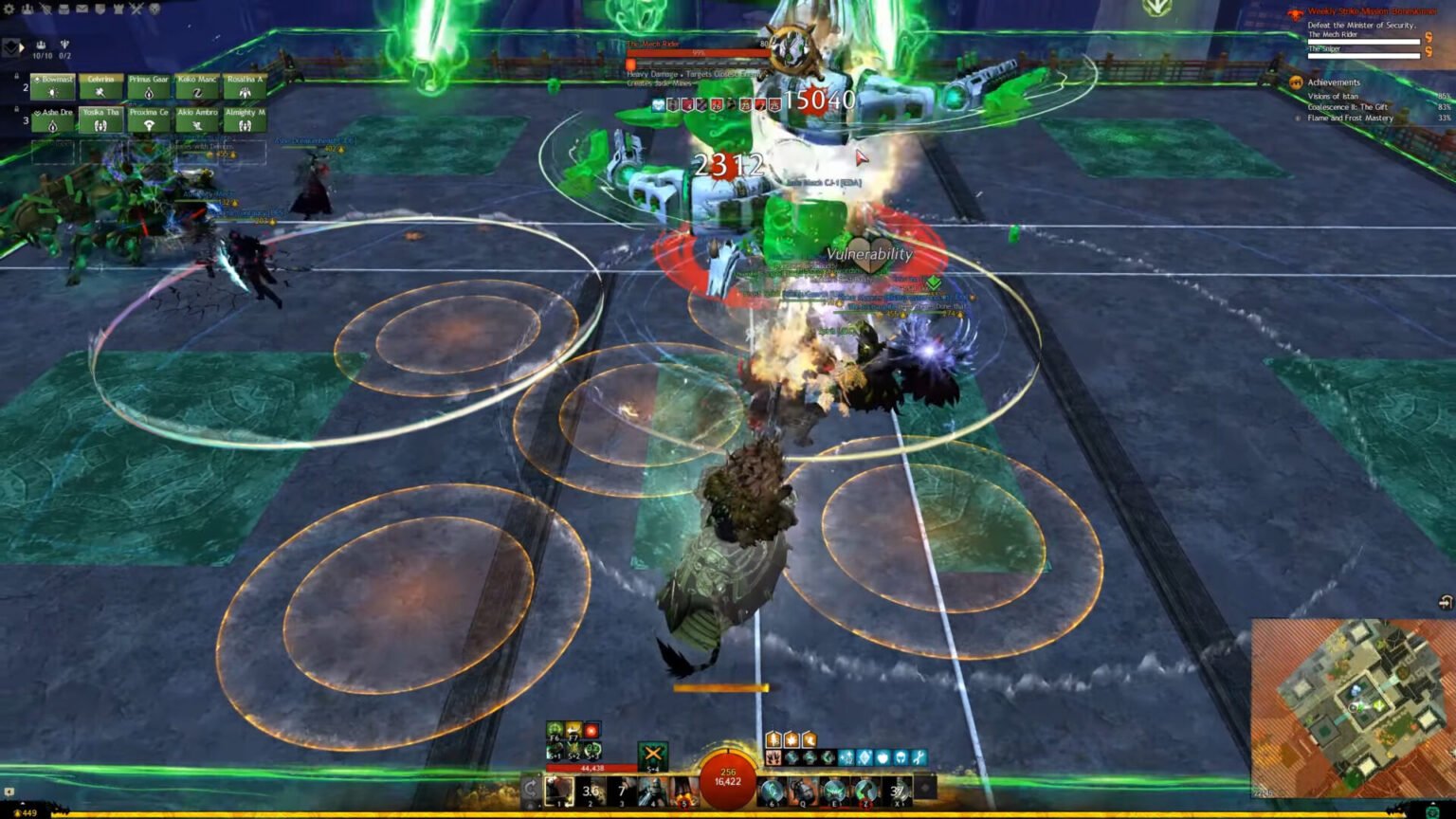Toggle the lock icon beside subgroup 2

click(x=16, y=76)
